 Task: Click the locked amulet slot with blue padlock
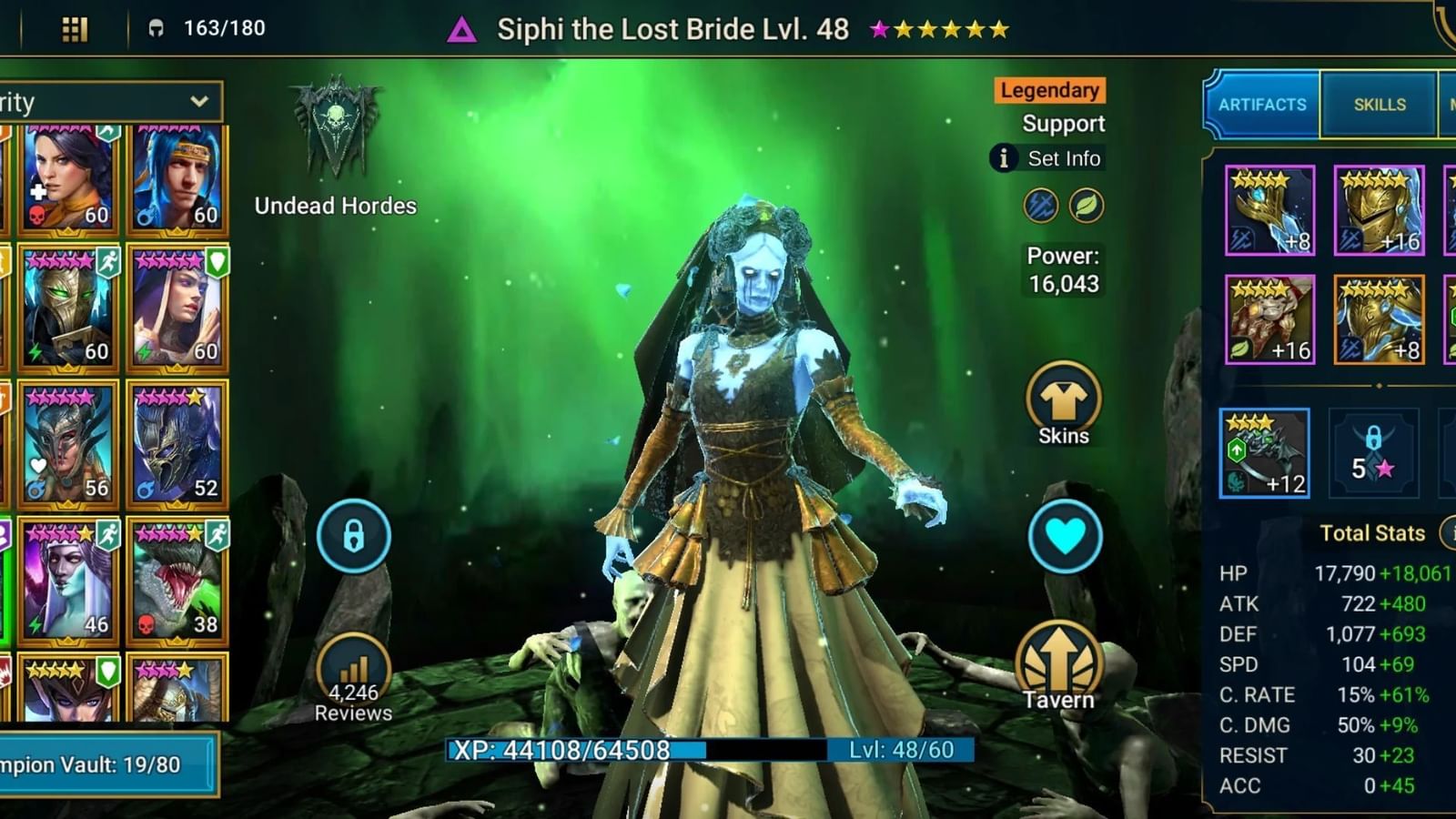click(x=1374, y=452)
